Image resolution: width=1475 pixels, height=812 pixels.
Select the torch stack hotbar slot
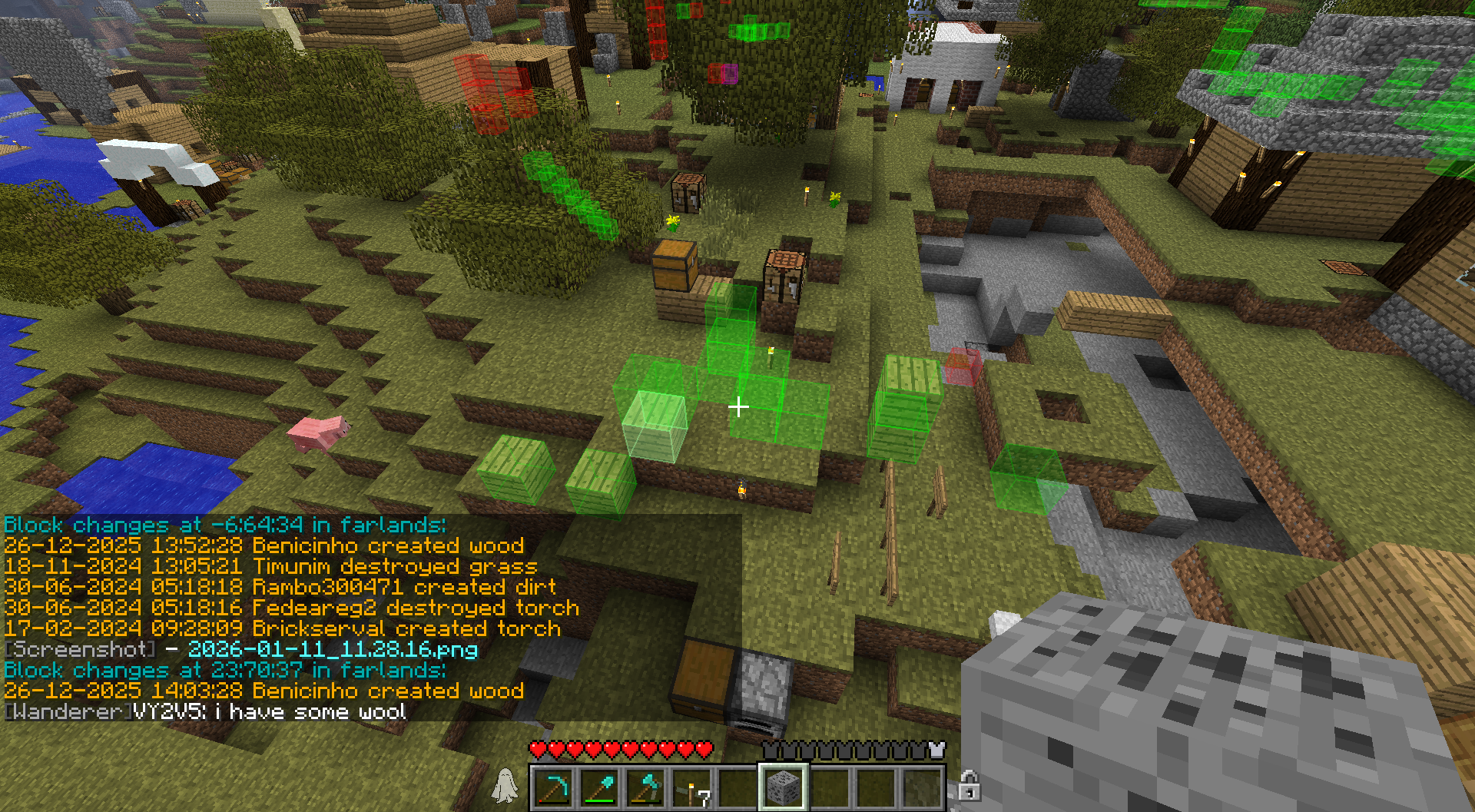691,788
